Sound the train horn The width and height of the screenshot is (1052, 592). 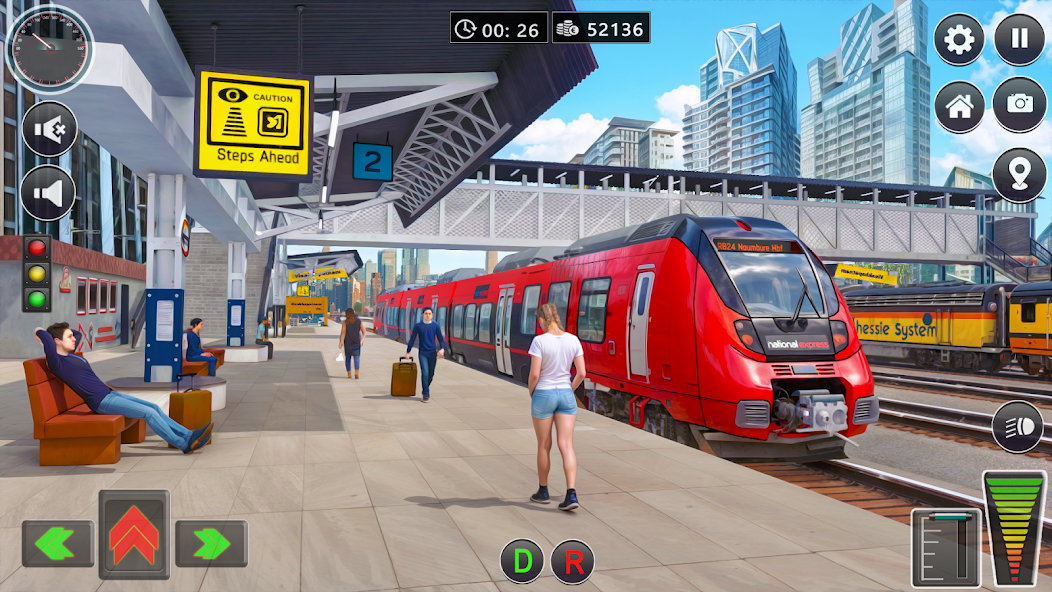(x=49, y=192)
